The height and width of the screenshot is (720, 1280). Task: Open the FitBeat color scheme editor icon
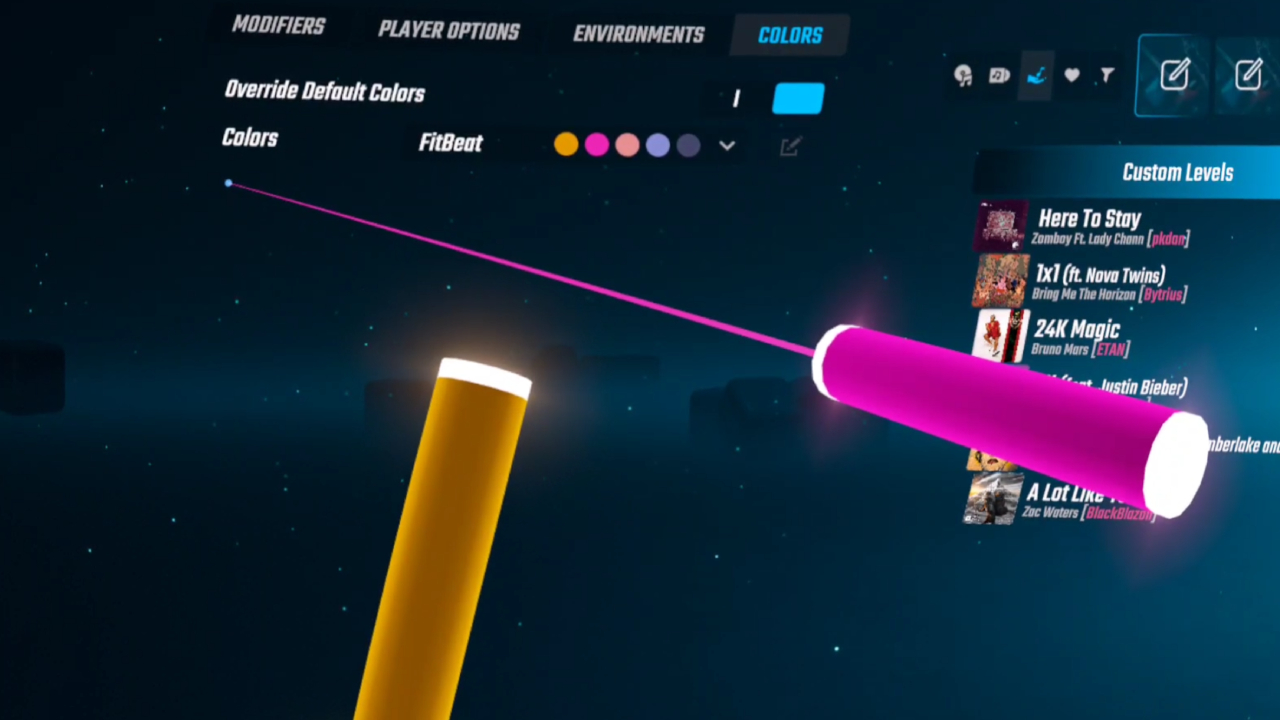[x=790, y=146]
